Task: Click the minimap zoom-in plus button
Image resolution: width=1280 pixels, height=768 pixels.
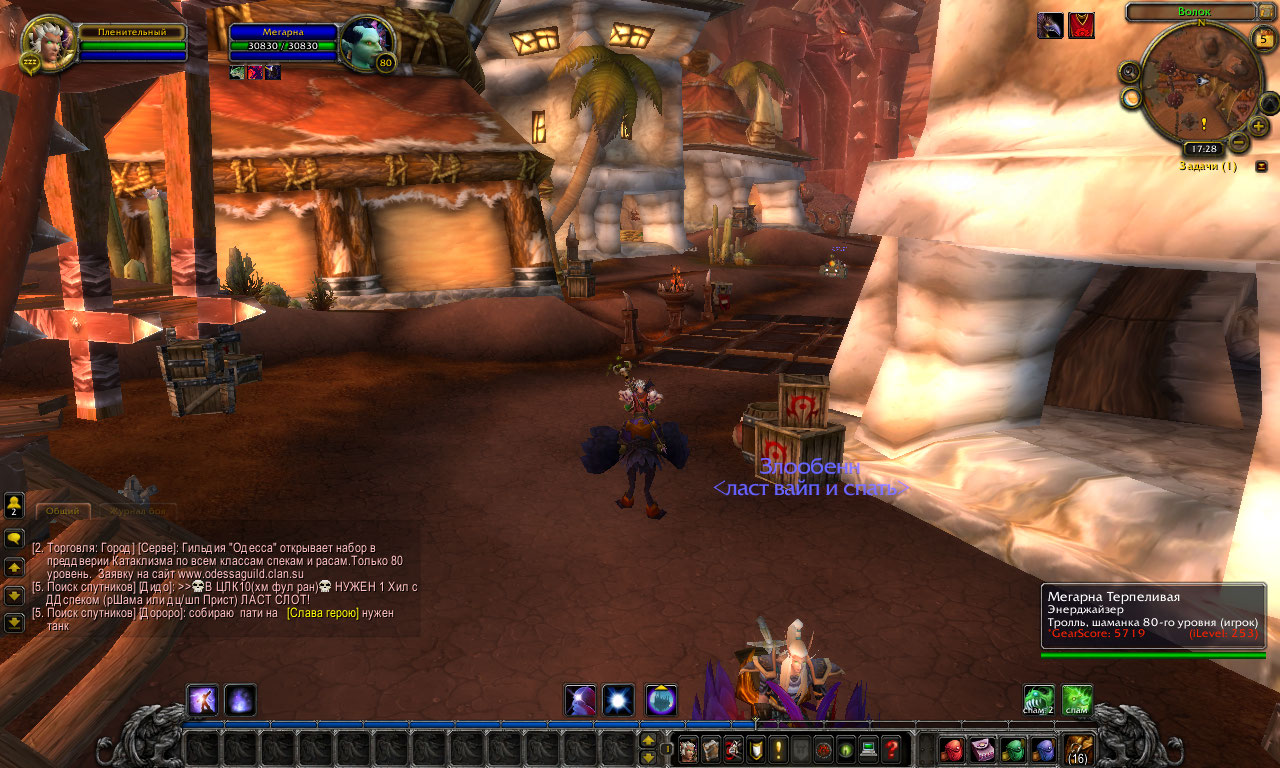Action: (1258, 125)
